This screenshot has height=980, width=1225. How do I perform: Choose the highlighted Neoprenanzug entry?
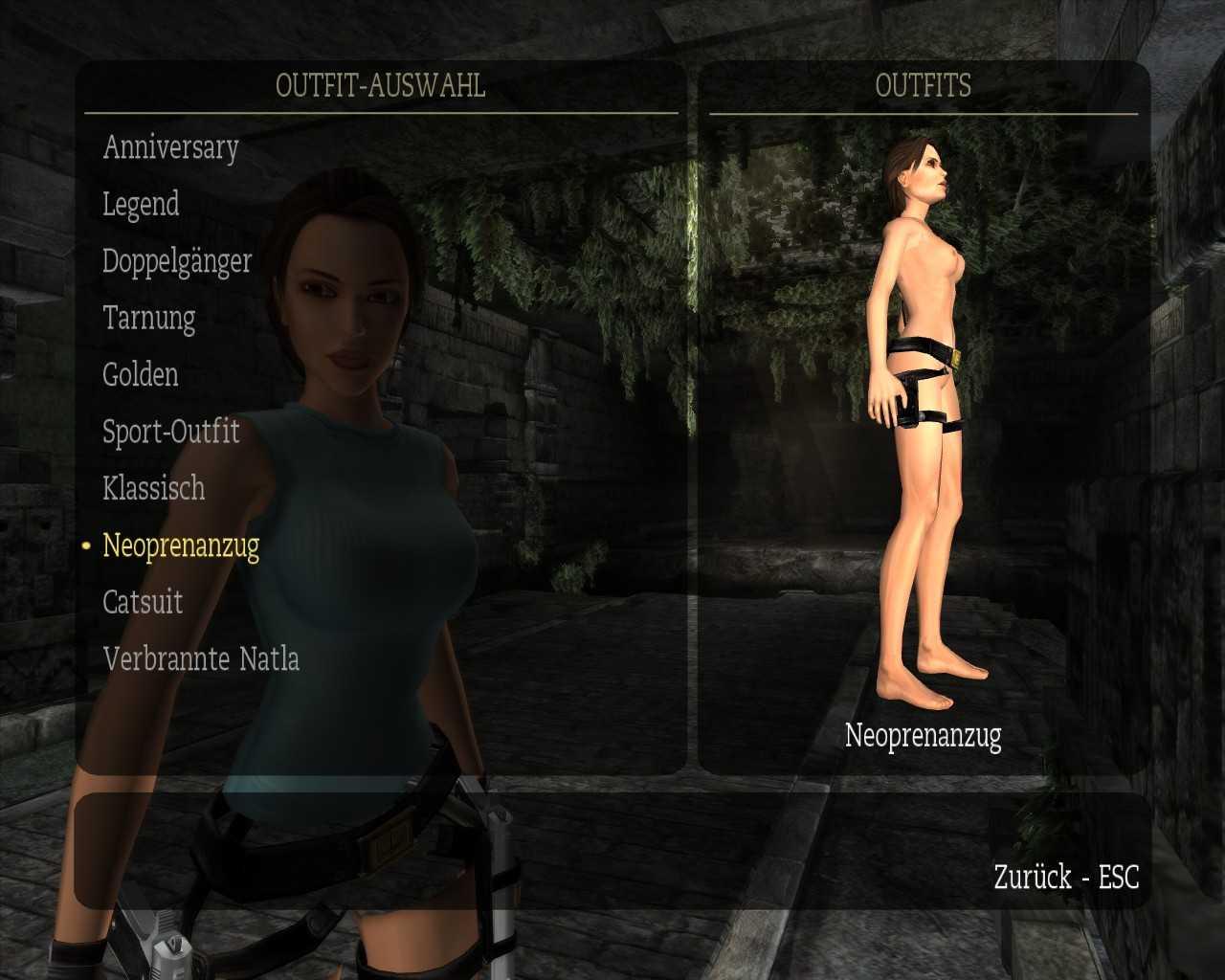(181, 546)
